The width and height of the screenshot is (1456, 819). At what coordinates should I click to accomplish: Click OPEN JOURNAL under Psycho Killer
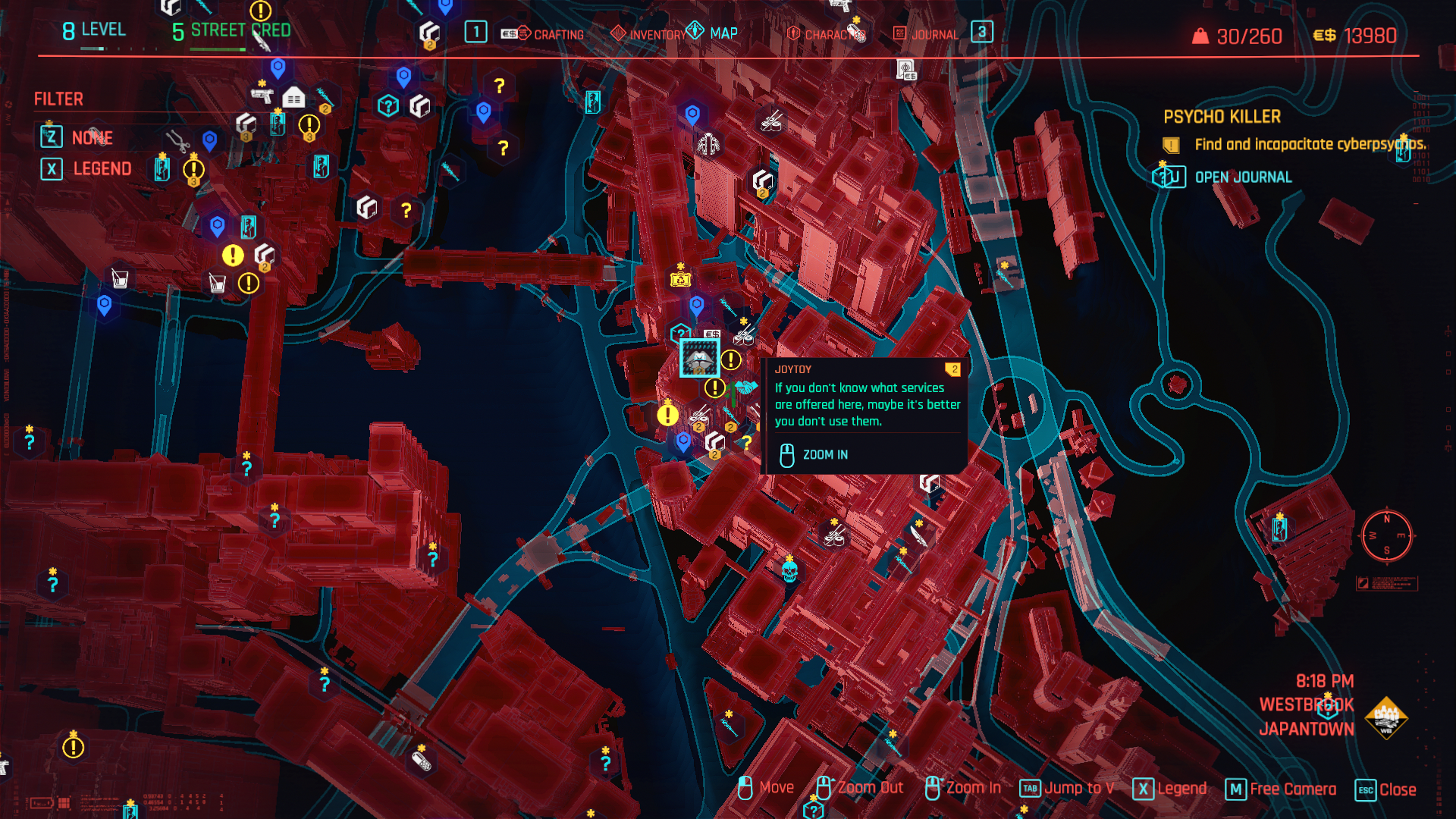pyautogui.click(x=1242, y=177)
